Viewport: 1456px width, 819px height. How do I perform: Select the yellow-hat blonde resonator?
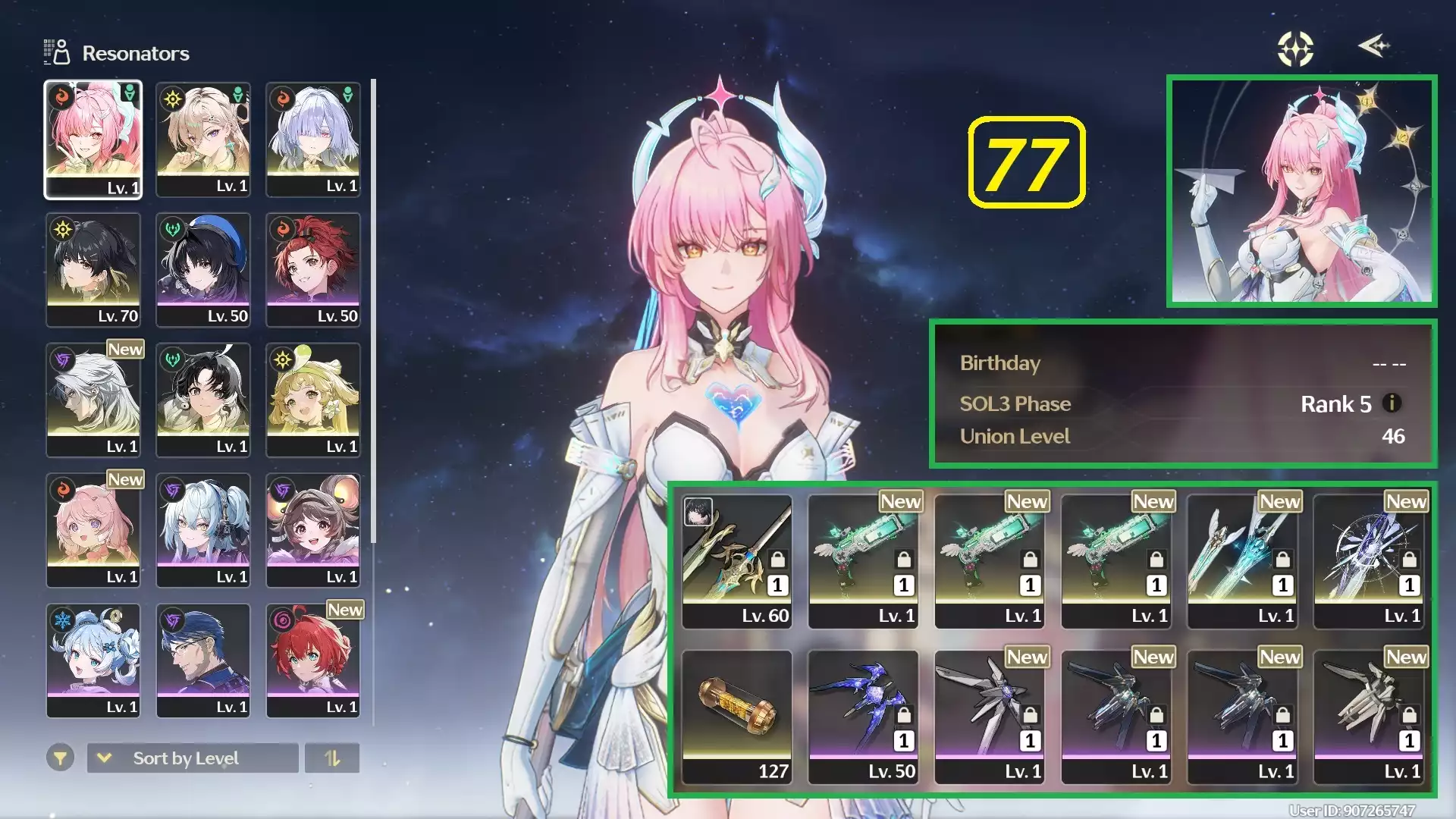click(x=312, y=400)
